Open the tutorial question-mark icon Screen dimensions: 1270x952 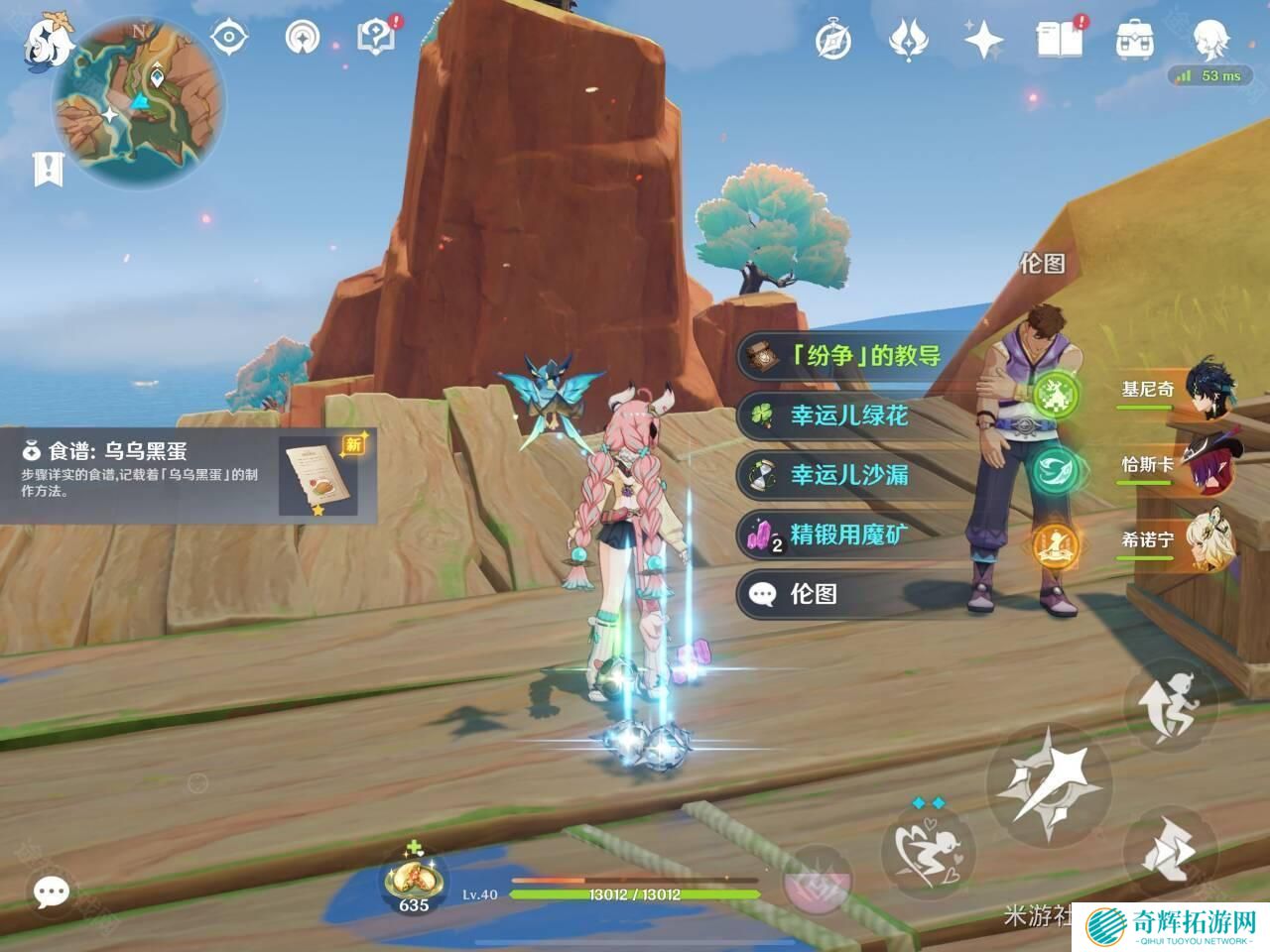pos(377,38)
